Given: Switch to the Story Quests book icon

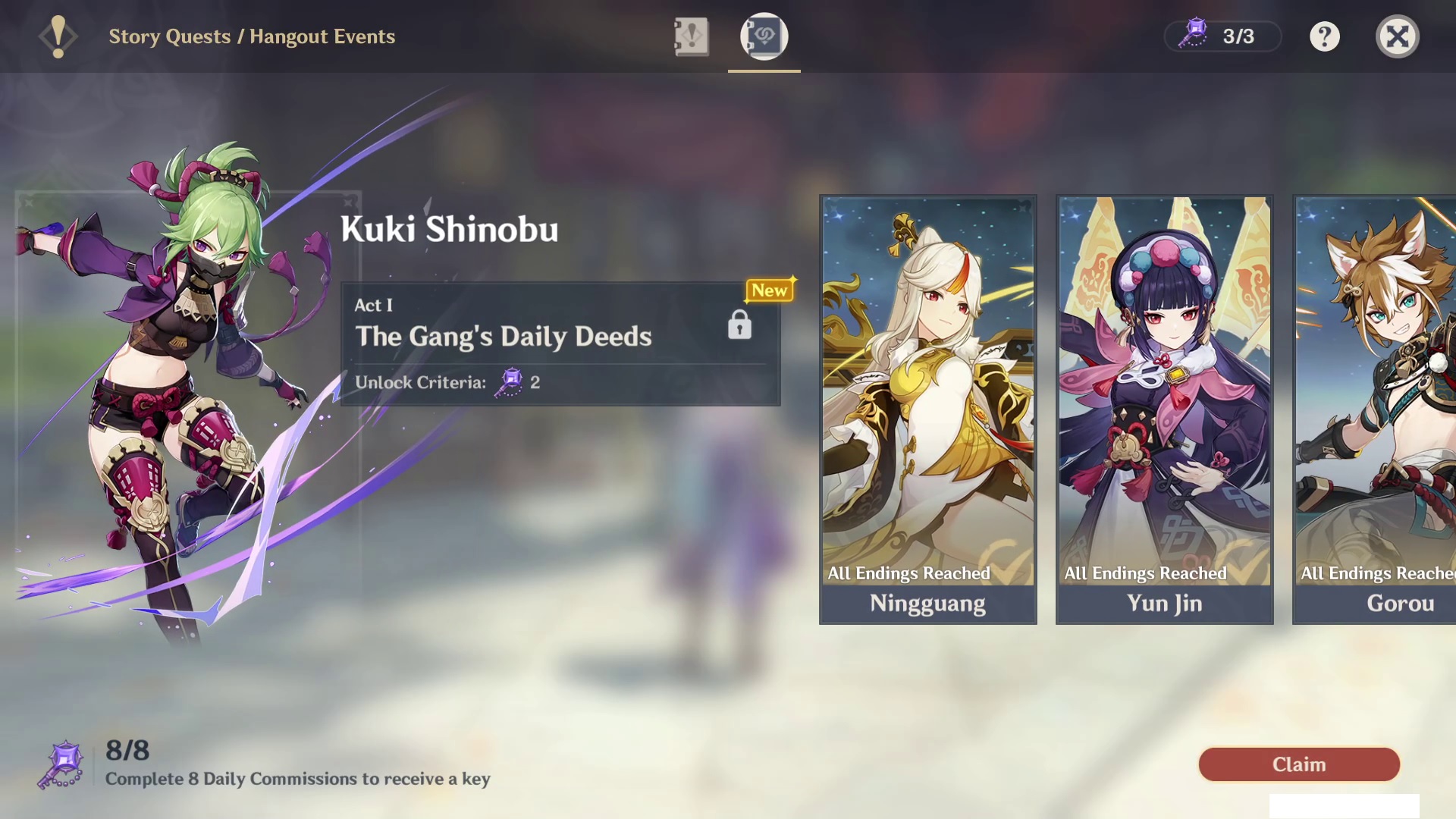Looking at the screenshot, I should tap(692, 36).
